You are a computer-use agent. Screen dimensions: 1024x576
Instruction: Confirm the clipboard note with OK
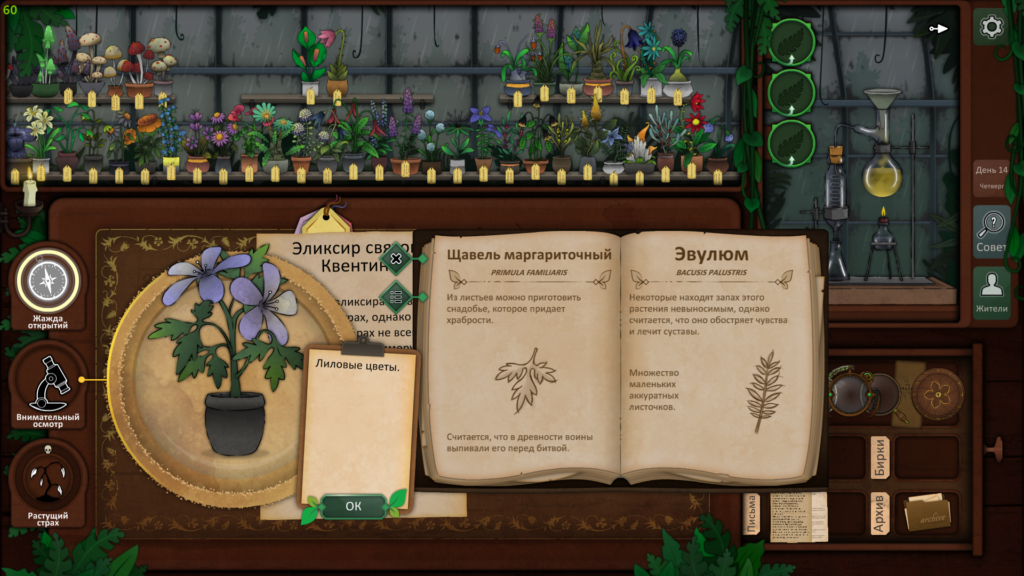(x=353, y=506)
